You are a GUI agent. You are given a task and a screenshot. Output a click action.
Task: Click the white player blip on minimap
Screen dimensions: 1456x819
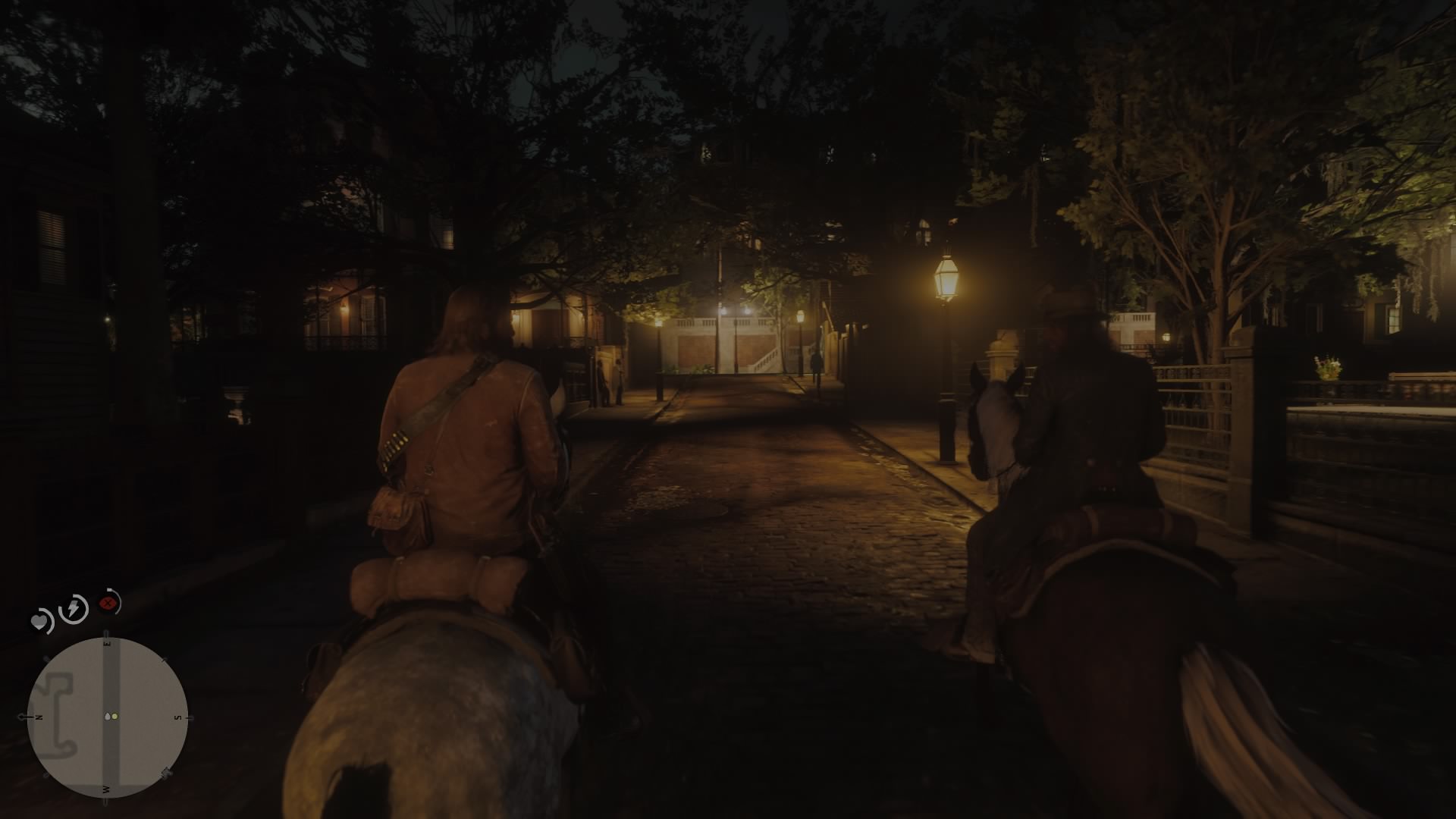click(x=108, y=716)
